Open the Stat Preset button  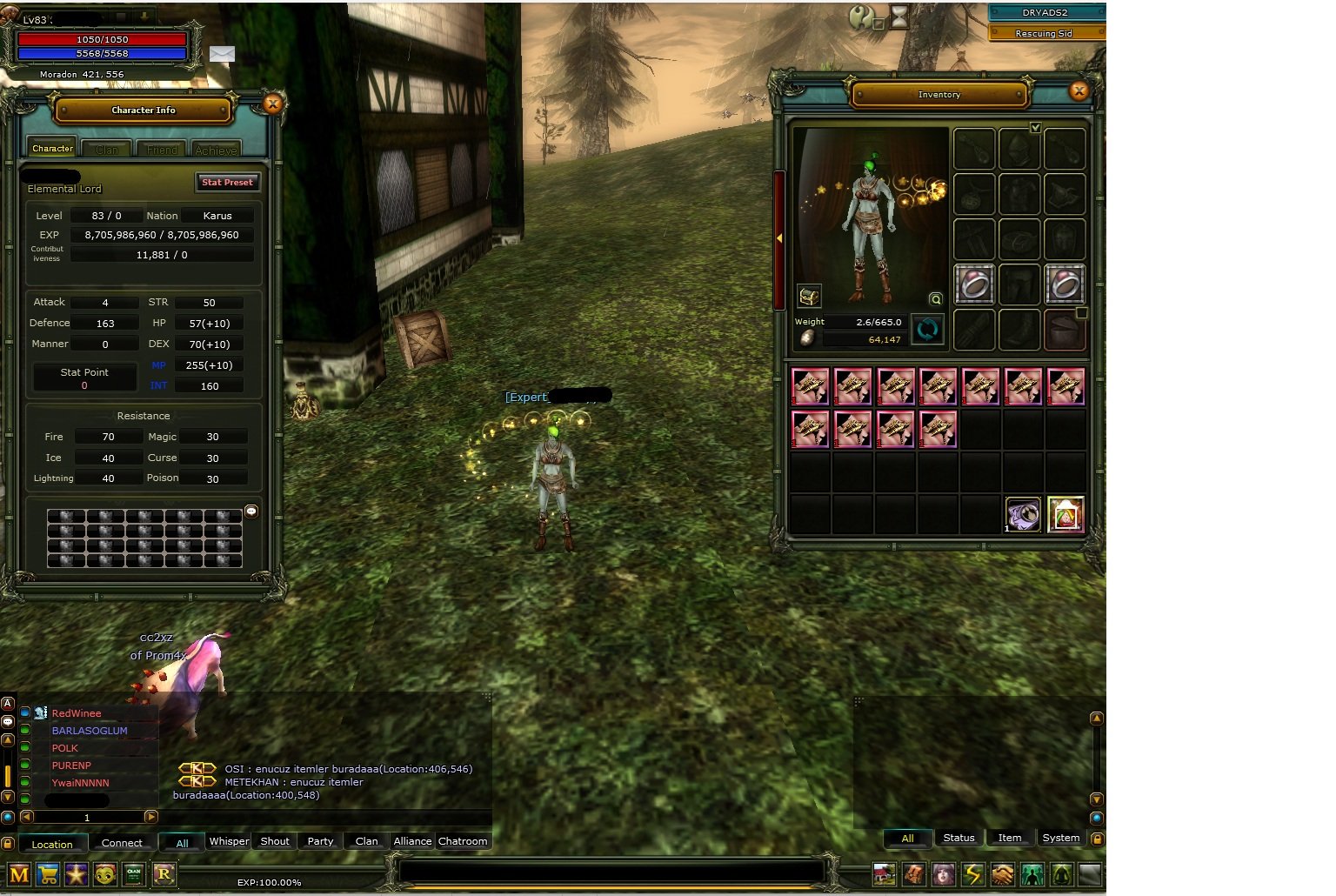(227, 183)
